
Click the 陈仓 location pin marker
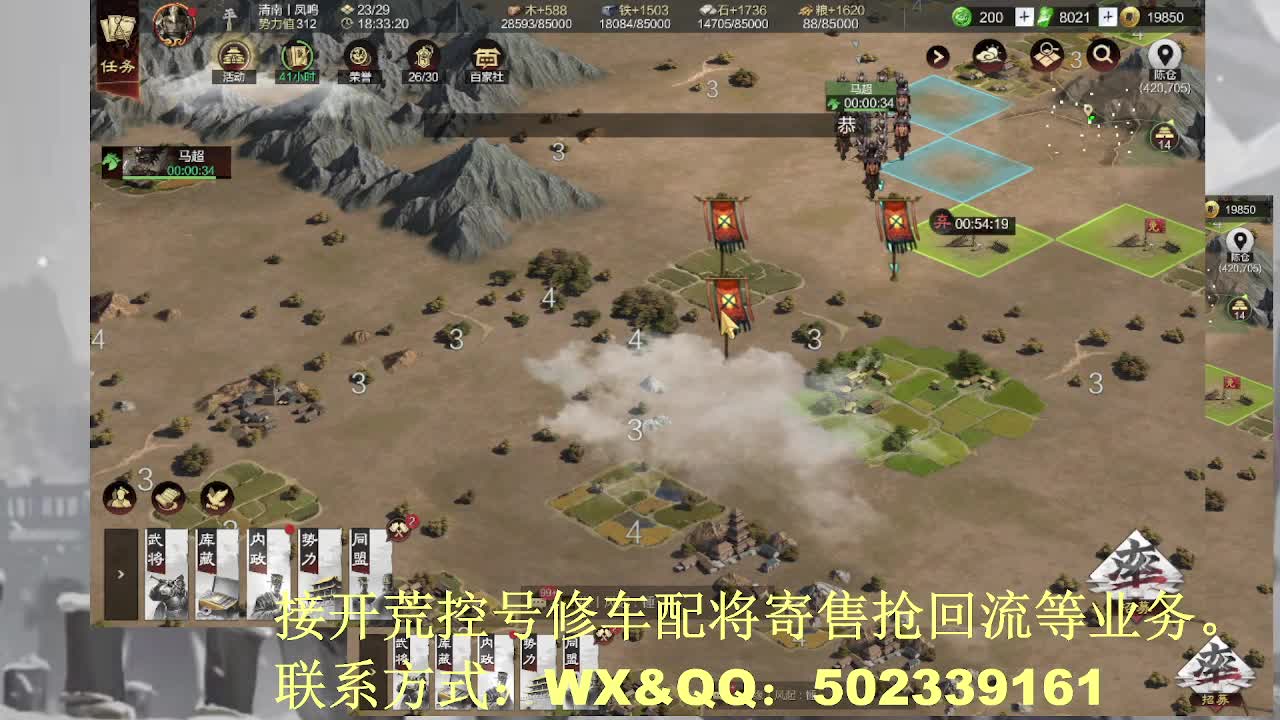pos(1163,55)
